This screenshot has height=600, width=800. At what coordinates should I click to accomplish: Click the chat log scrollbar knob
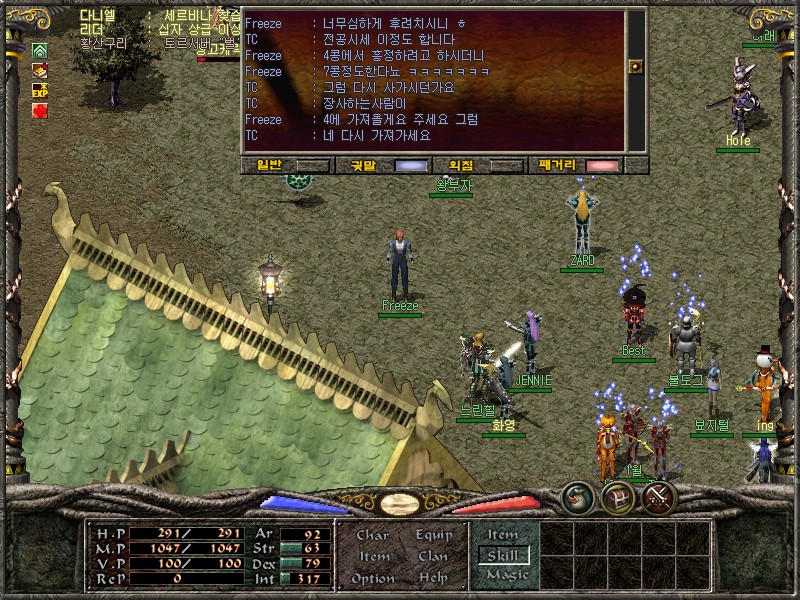pyautogui.click(x=635, y=66)
